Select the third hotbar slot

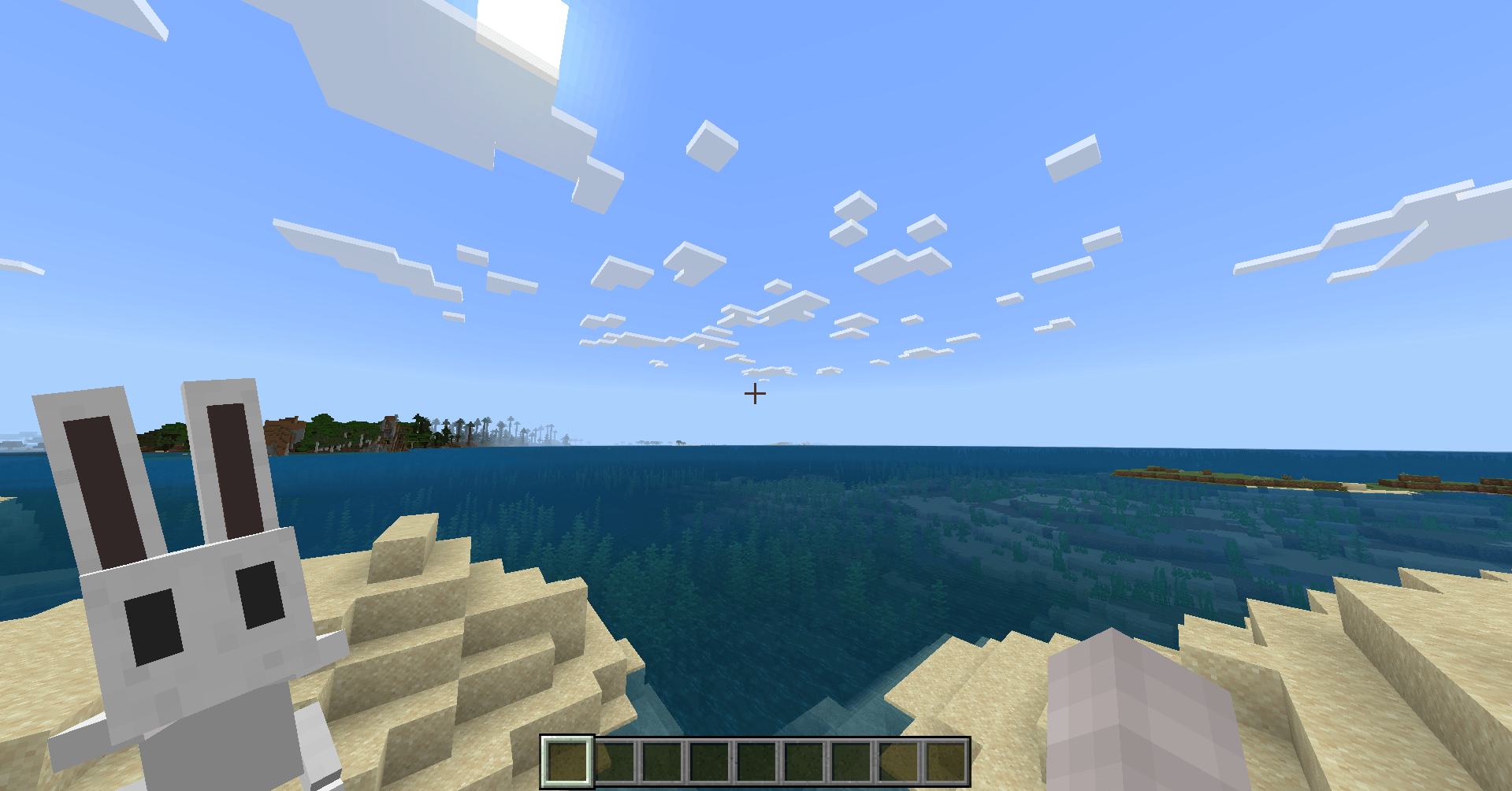[663, 763]
